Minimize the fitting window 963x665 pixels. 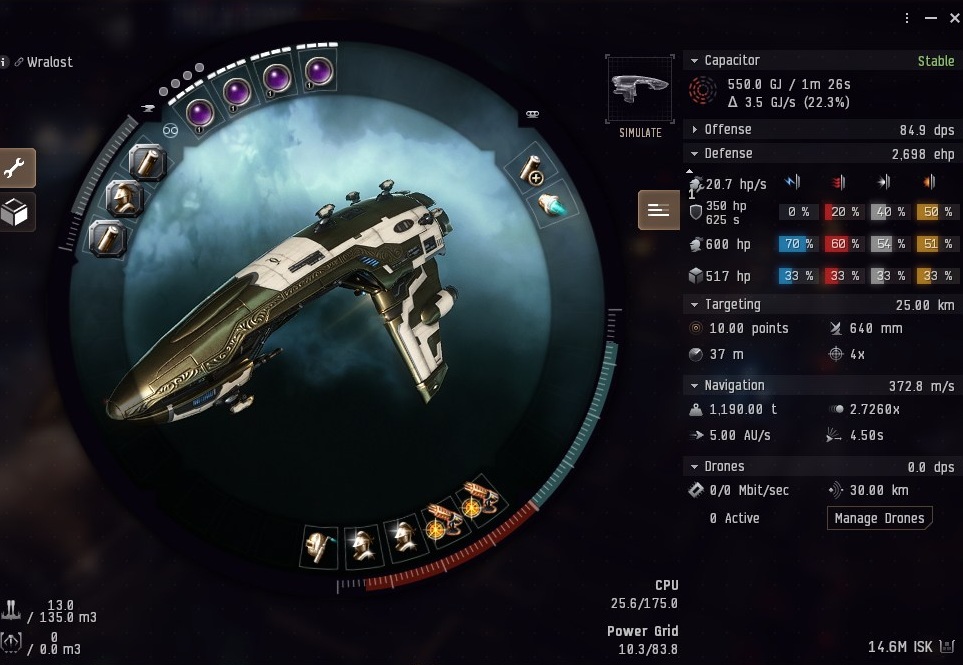tap(929, 18)
